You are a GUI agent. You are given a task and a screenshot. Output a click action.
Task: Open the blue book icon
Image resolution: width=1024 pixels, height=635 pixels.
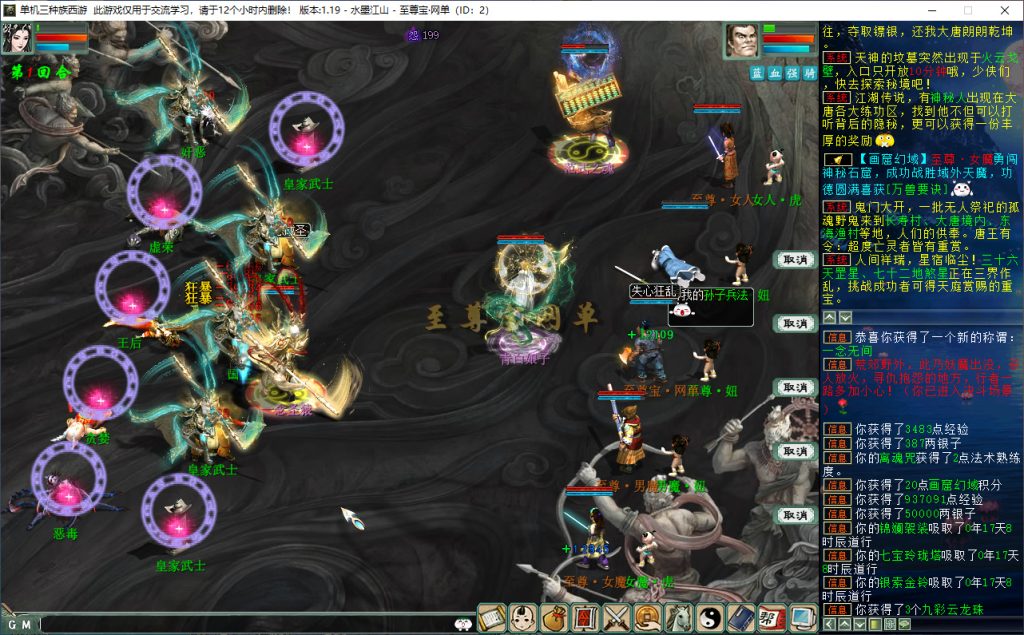click(x=741, y=618)
